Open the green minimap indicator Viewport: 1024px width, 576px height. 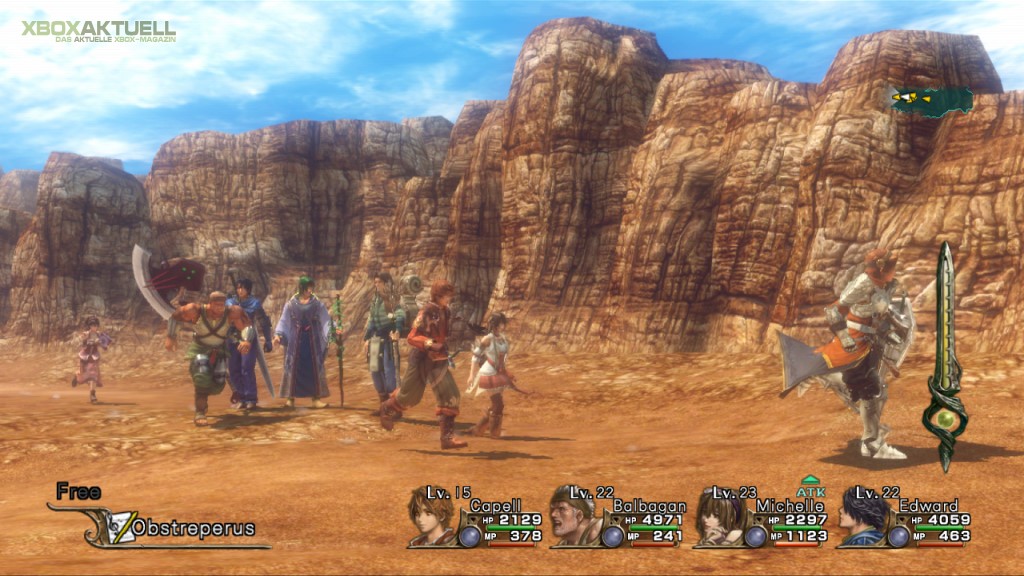point(931,99)
